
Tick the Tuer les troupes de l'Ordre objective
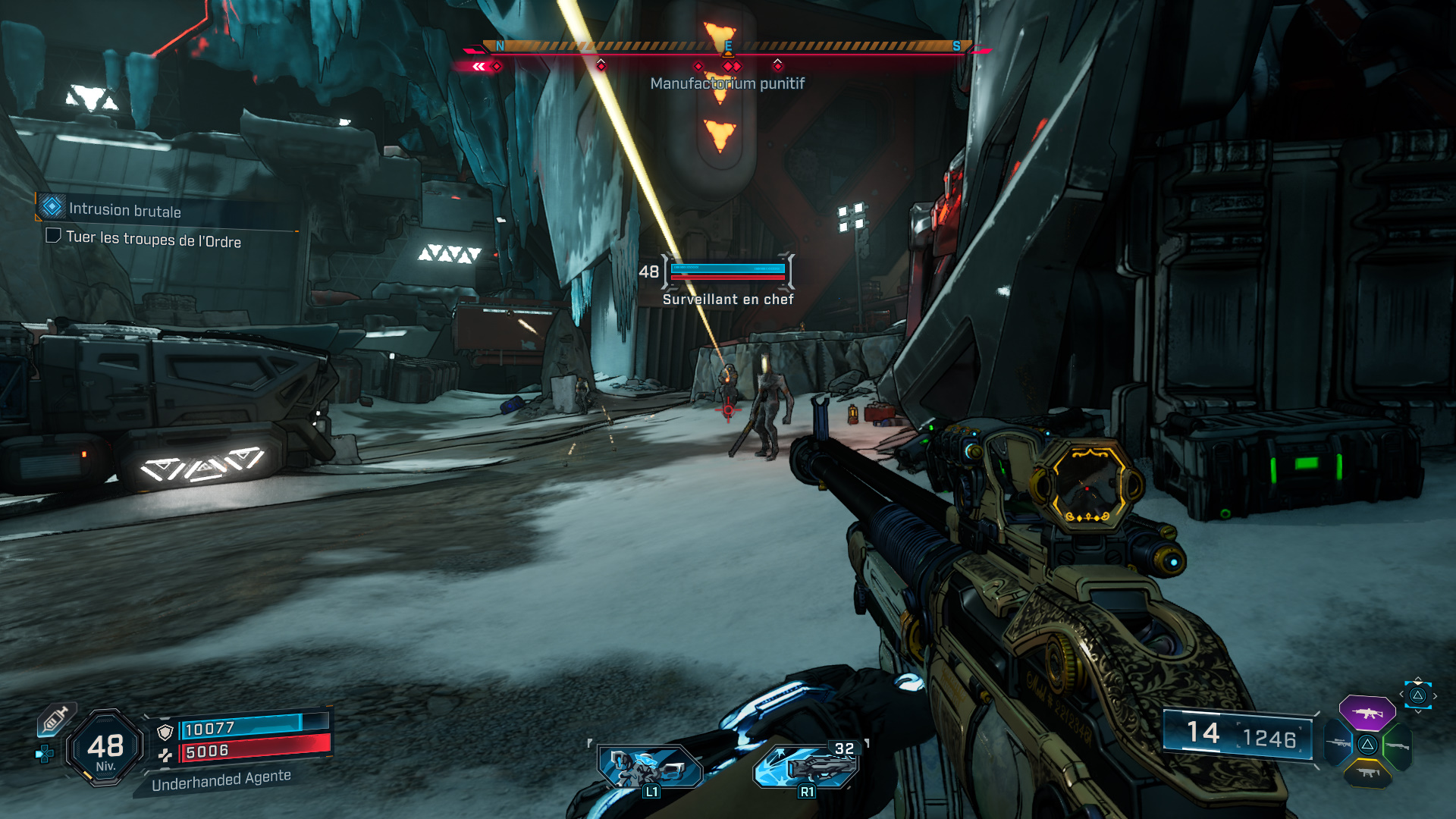pyautogui.click(x=53, y=236)
